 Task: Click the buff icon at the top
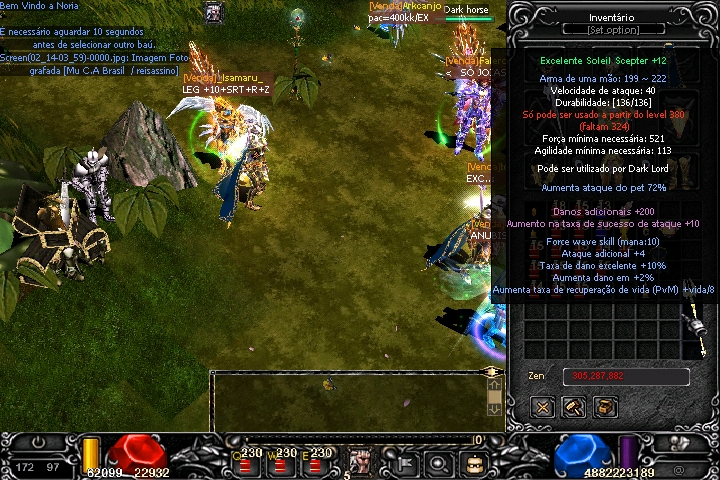(x=214, y=13)
